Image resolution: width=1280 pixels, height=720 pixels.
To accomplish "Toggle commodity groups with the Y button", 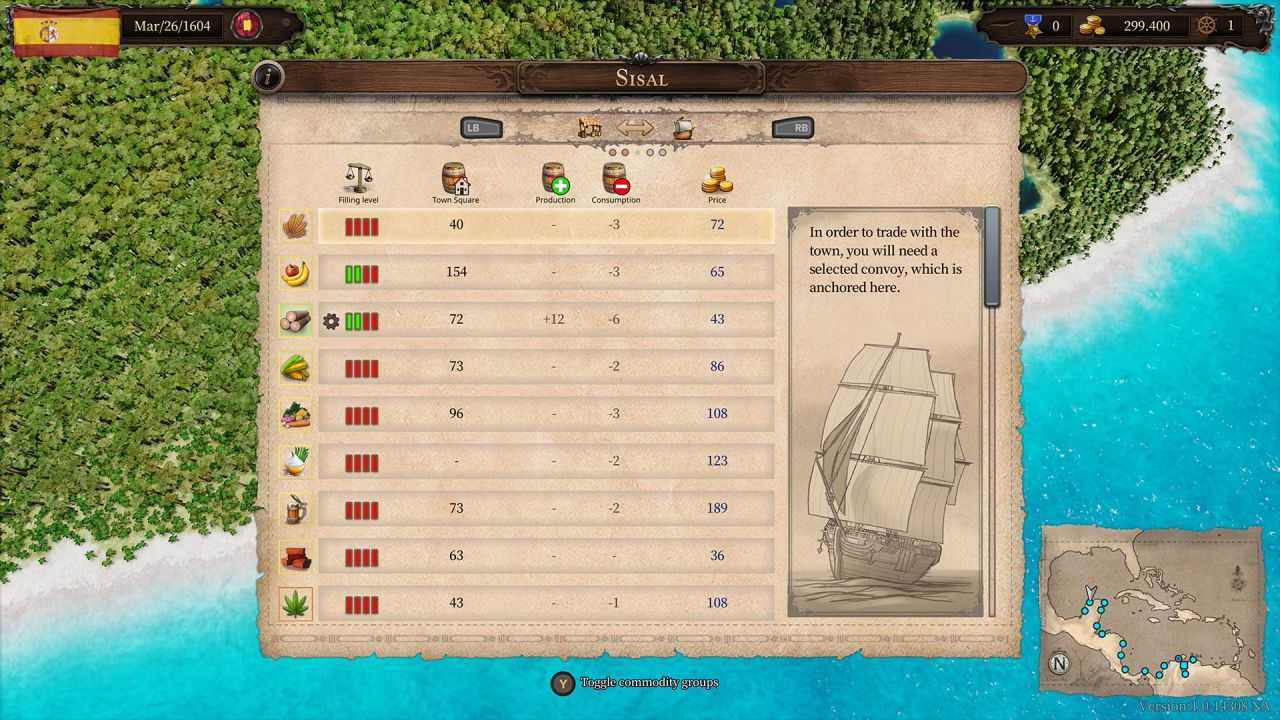I will [561, 684].
